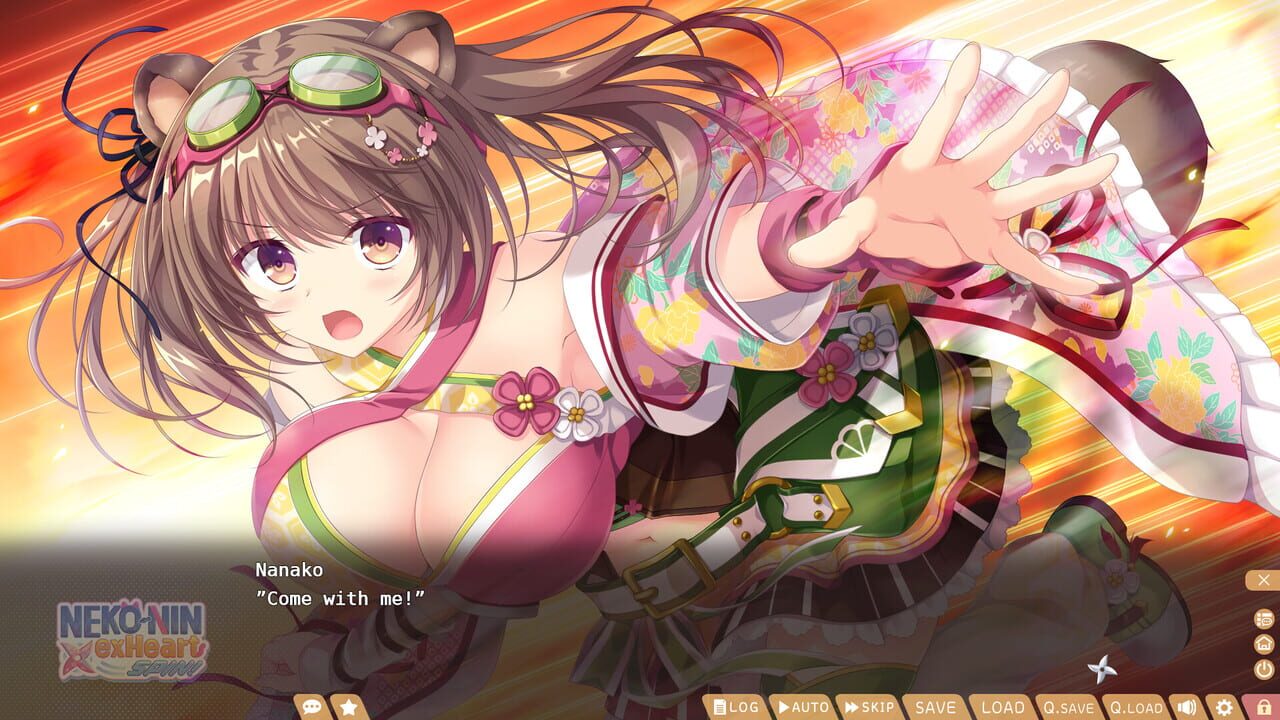
Task: Mute game audio with the speaker icon
Action: point(1189,707)
